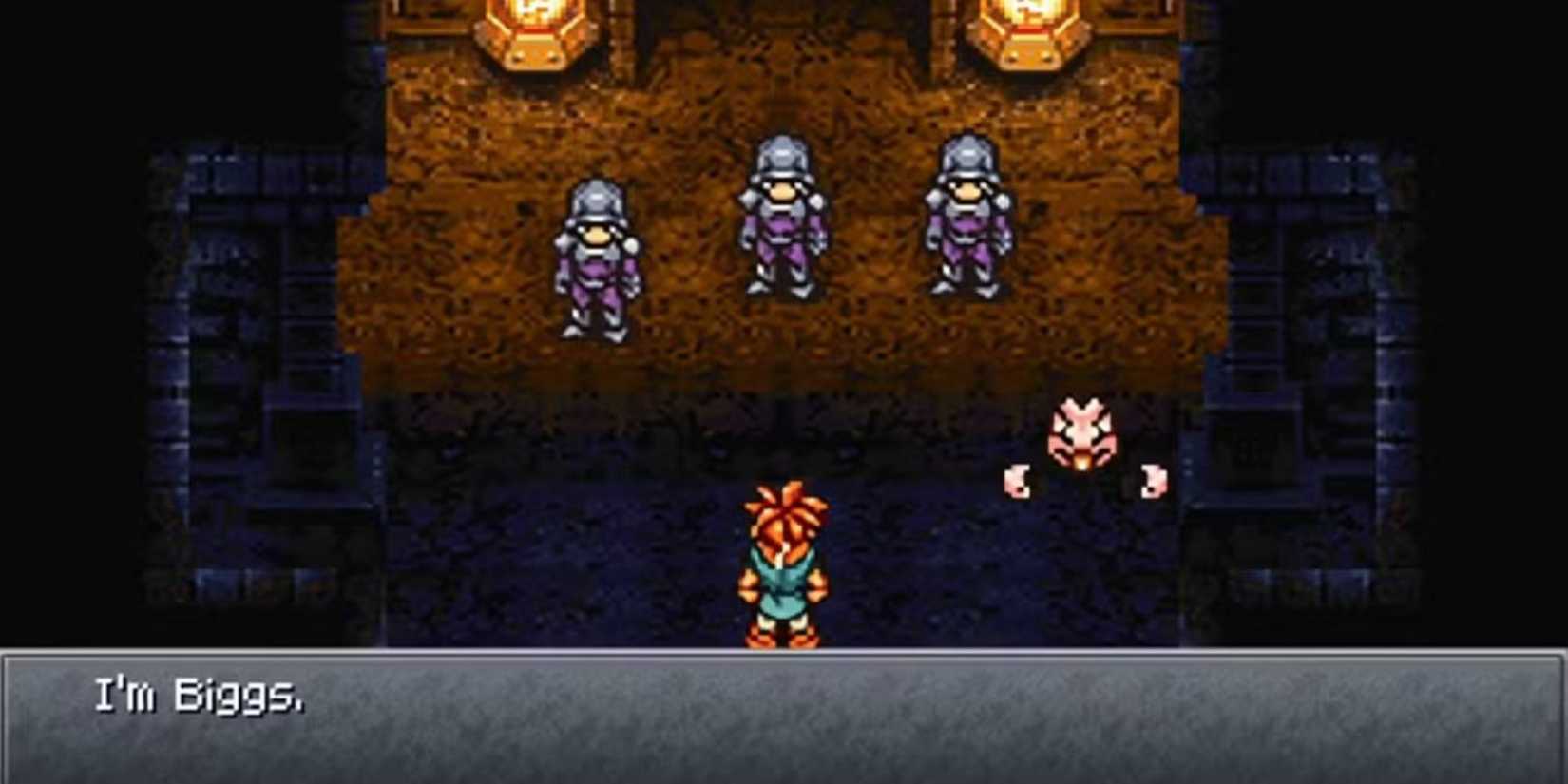Viewport: 1568px width, 784px height.
Task: Click the leftmost armored soldier
Action: coord(597,257)
